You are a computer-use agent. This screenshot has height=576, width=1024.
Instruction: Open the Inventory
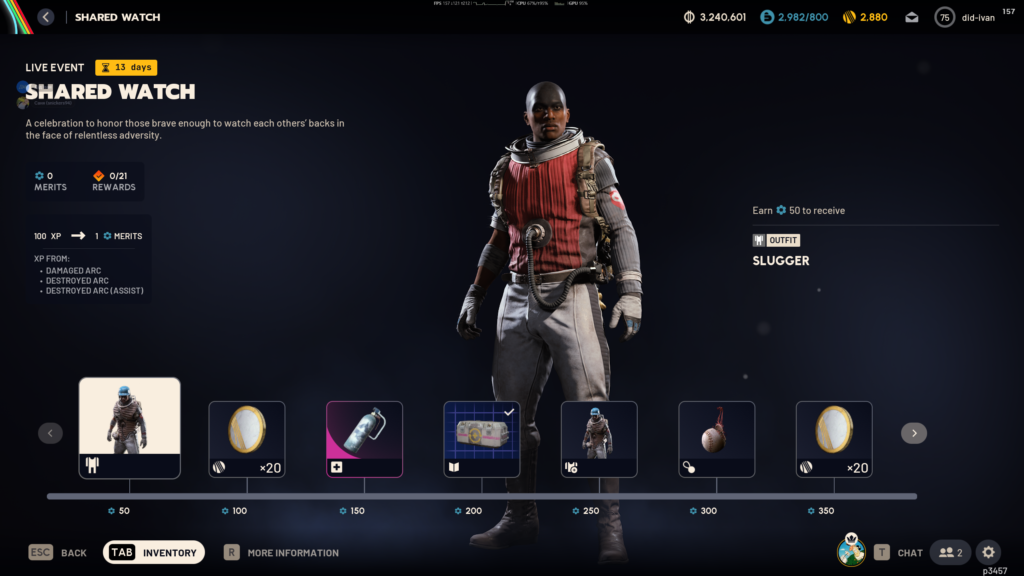point(154,552)
